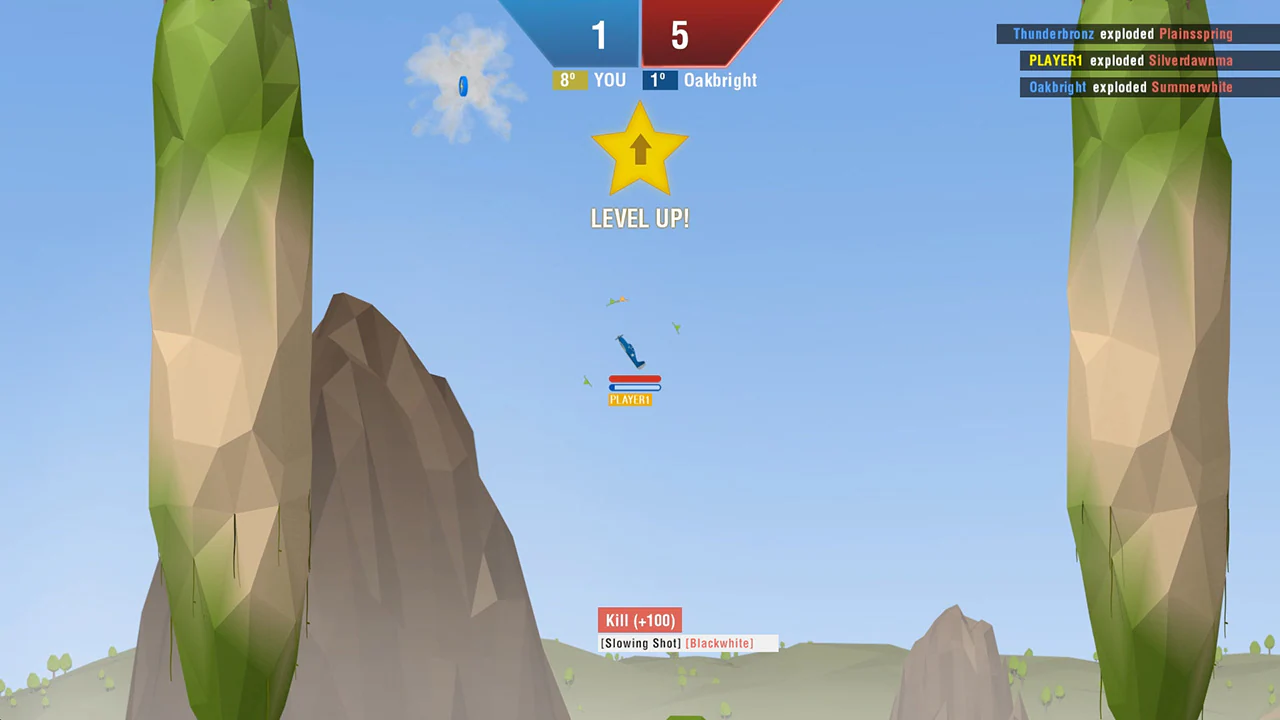The width and height of the screenshot is (1280, 720).
Task: Select the YOU team label
Action: tap(609, 80)
